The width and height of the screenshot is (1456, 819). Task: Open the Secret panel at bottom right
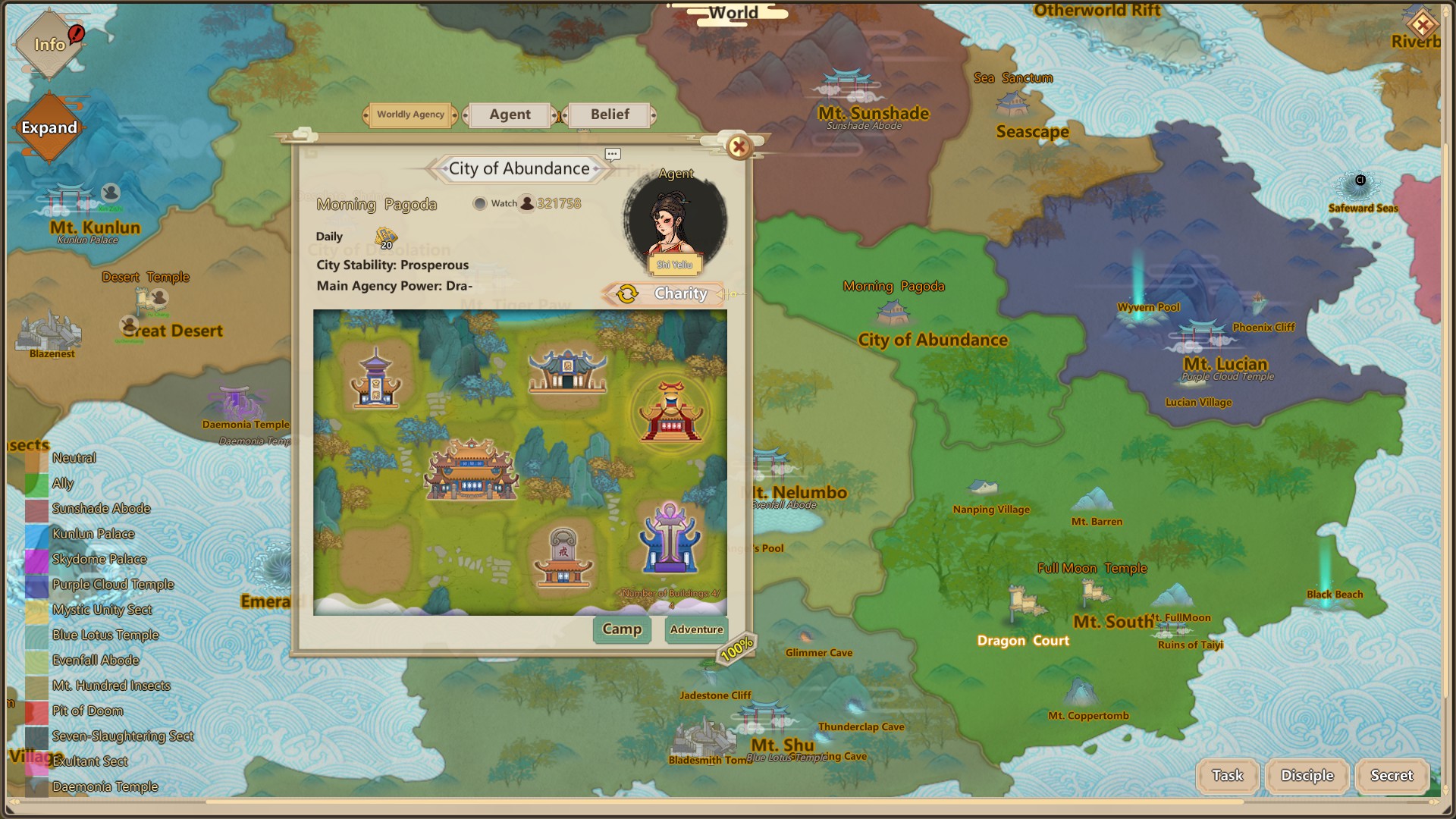pos(1392,776)
